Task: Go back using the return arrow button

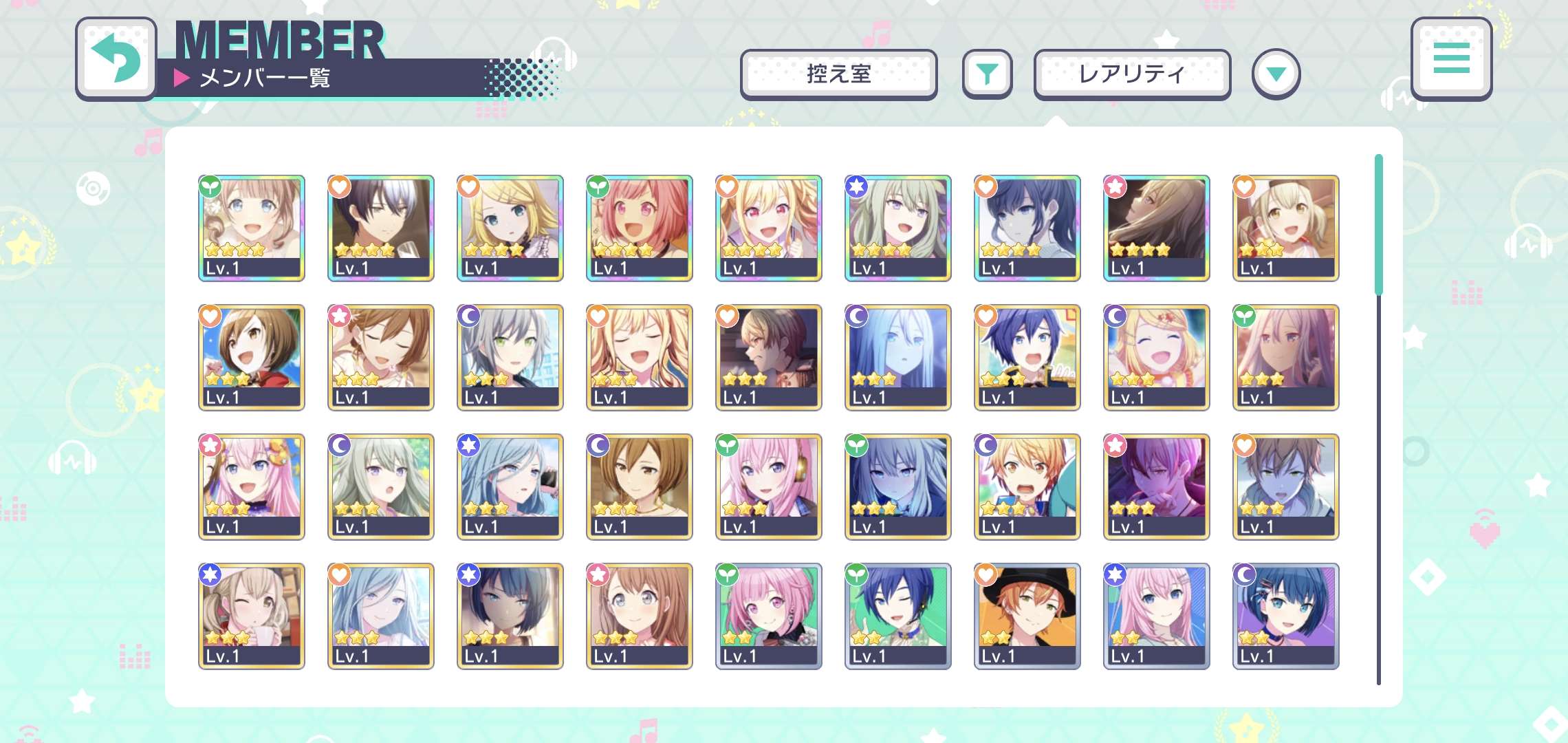Action: [116, 59]
